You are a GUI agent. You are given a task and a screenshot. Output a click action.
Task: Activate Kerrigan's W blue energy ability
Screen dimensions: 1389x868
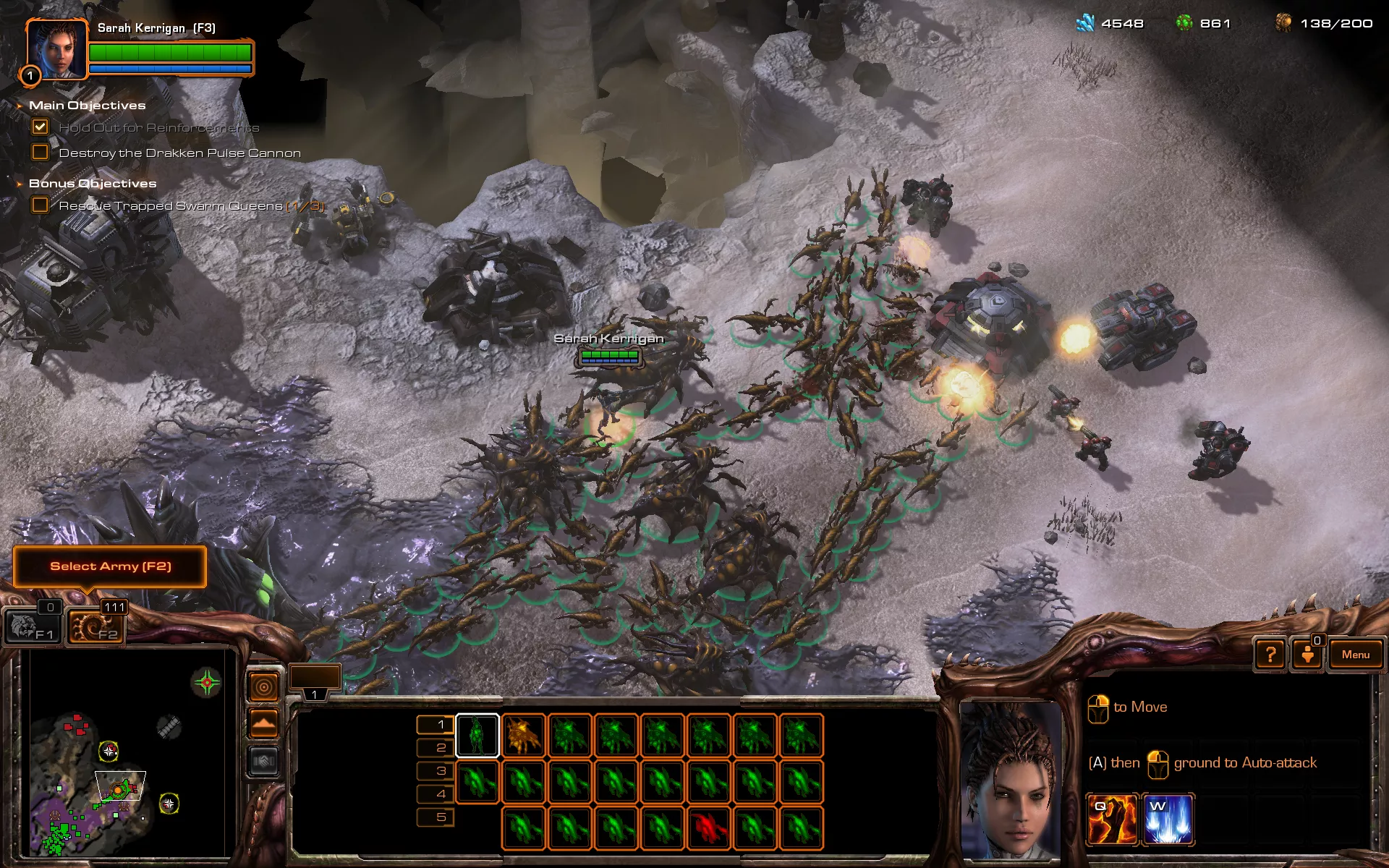pos(1168,820)
